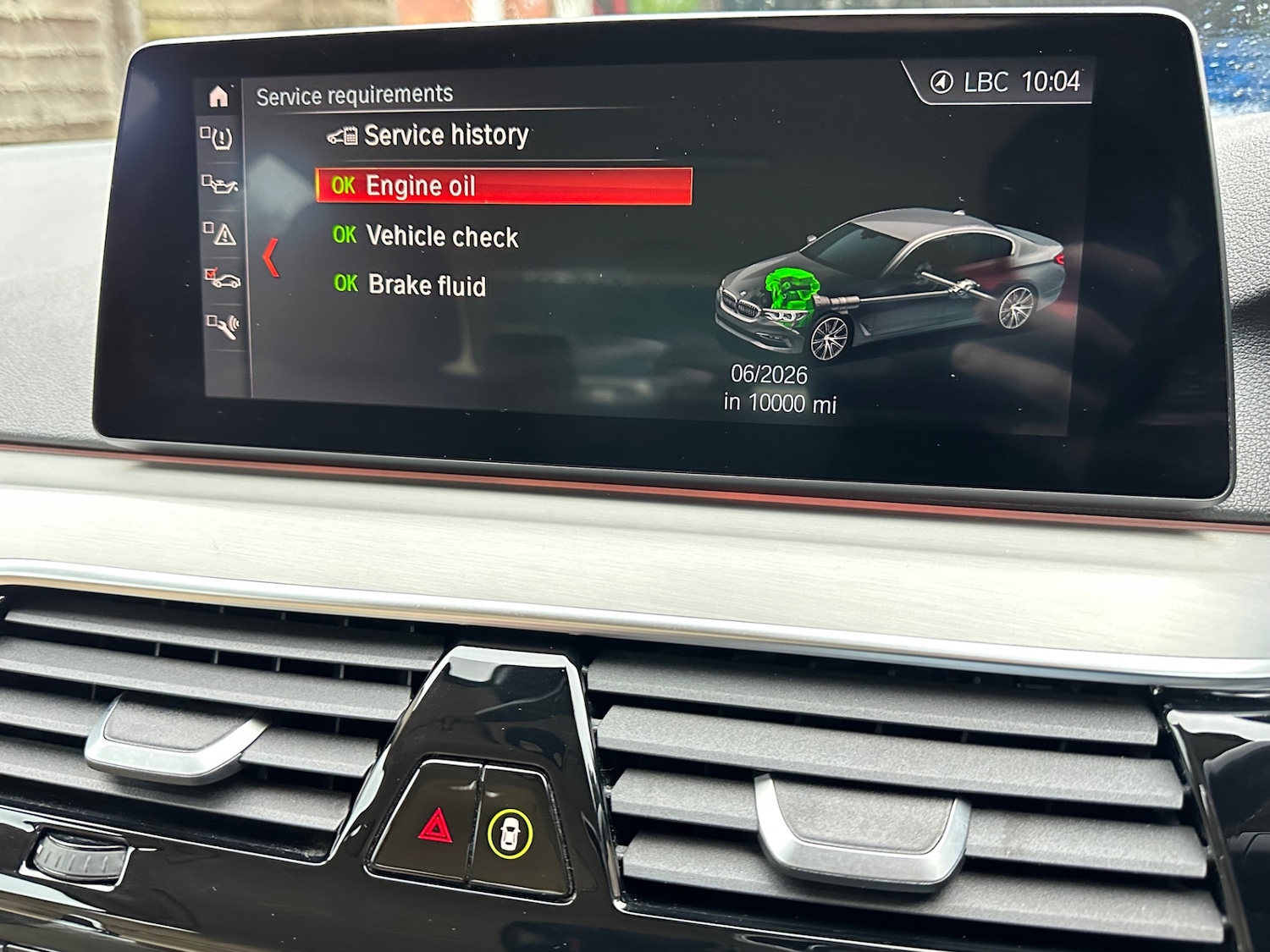Click the 06/2026 service date text

771,373
